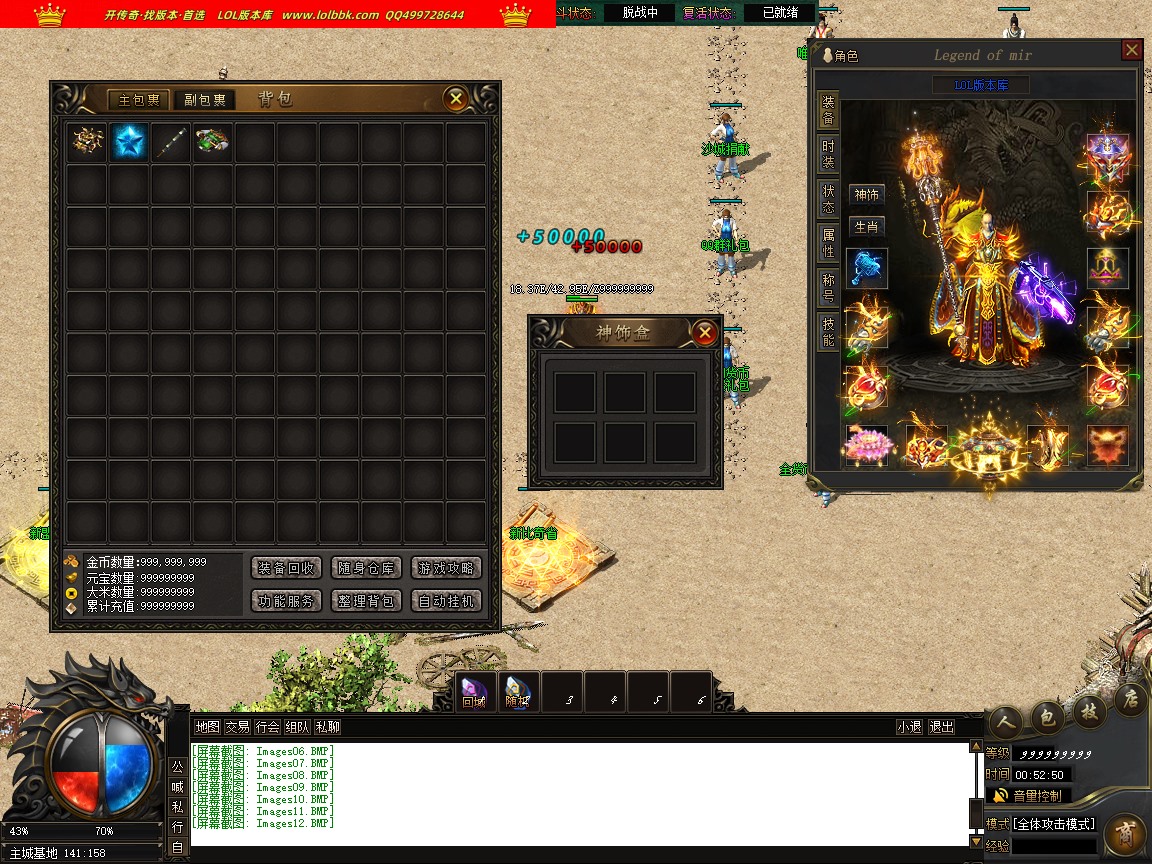The image size is (1152, 864).
Task: Click the 装备回收 equipment recycle button
Action: 287,568
